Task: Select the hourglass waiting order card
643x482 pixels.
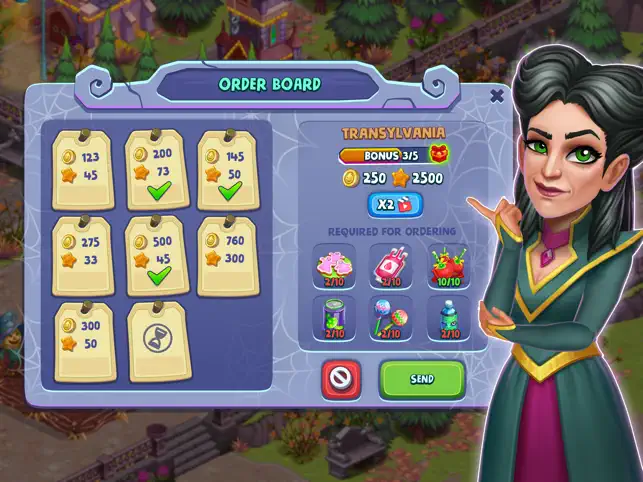Action: pyautogui.click(x=157, y=340)
